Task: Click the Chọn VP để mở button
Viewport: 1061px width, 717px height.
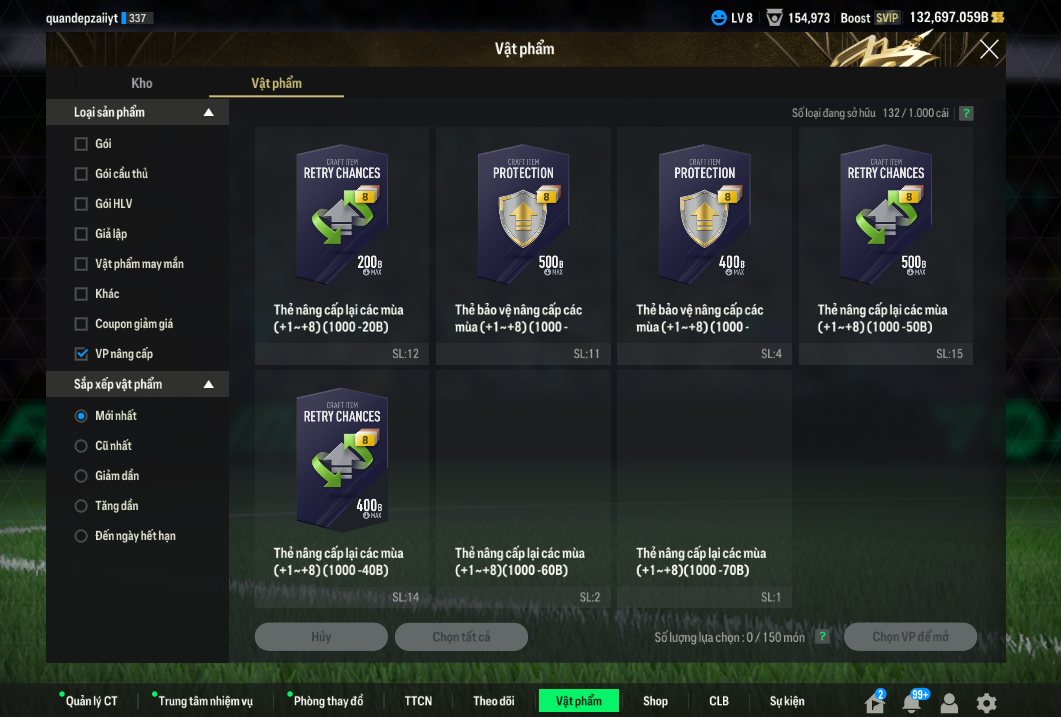Action: [x=910, y=637]
